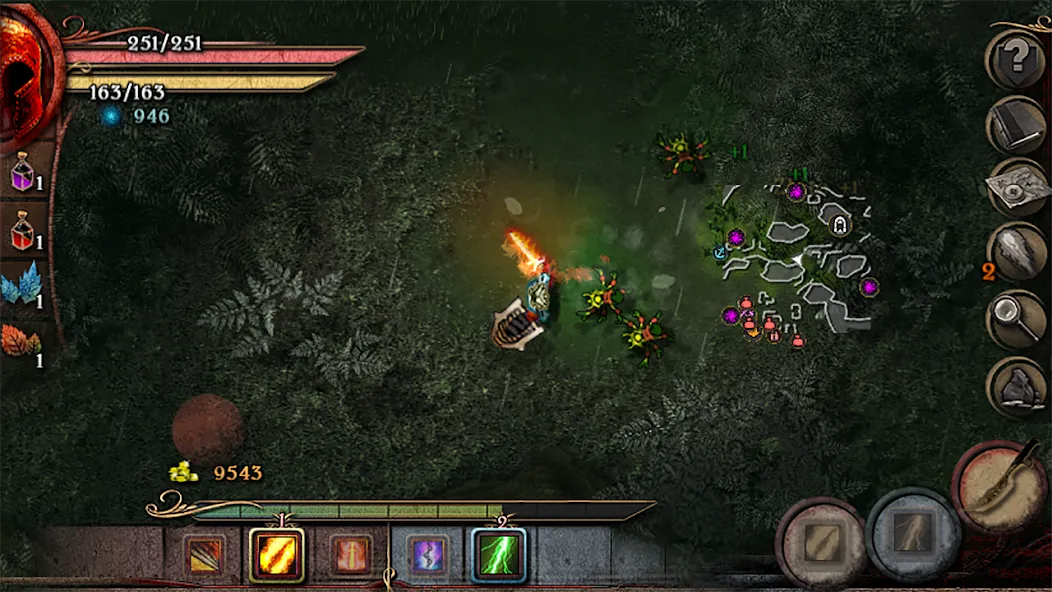Tap the stone rock button
This screenshot has width=1052, height=592.
(x=1018, y=386)
